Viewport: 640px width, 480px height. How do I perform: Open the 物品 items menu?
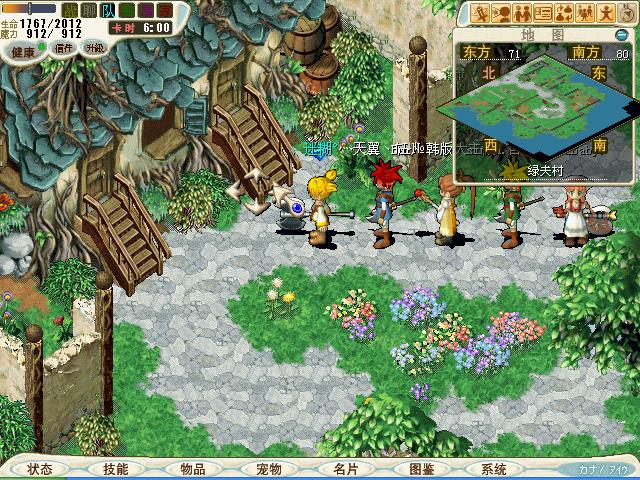pyautogui.click(x=193, y=469)
